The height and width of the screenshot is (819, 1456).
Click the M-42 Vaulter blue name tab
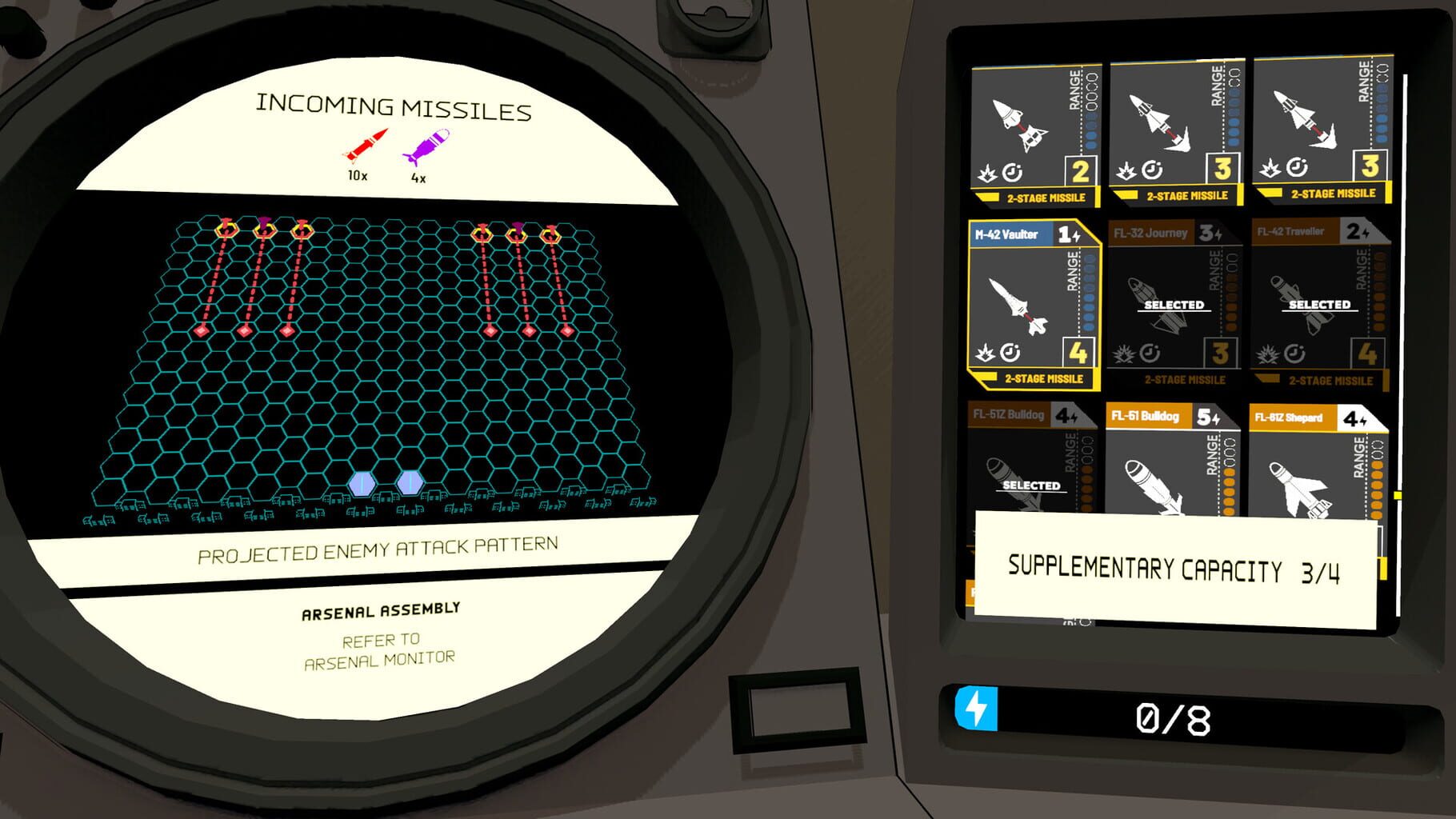(1008, 234)
